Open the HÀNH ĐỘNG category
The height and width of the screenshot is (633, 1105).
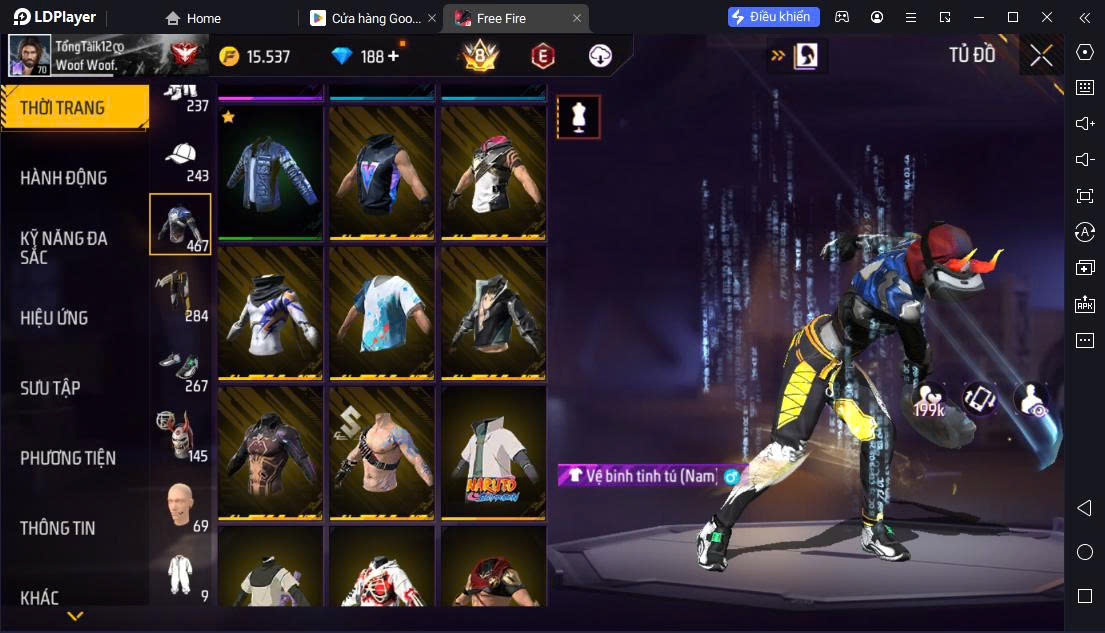point(64,178)
